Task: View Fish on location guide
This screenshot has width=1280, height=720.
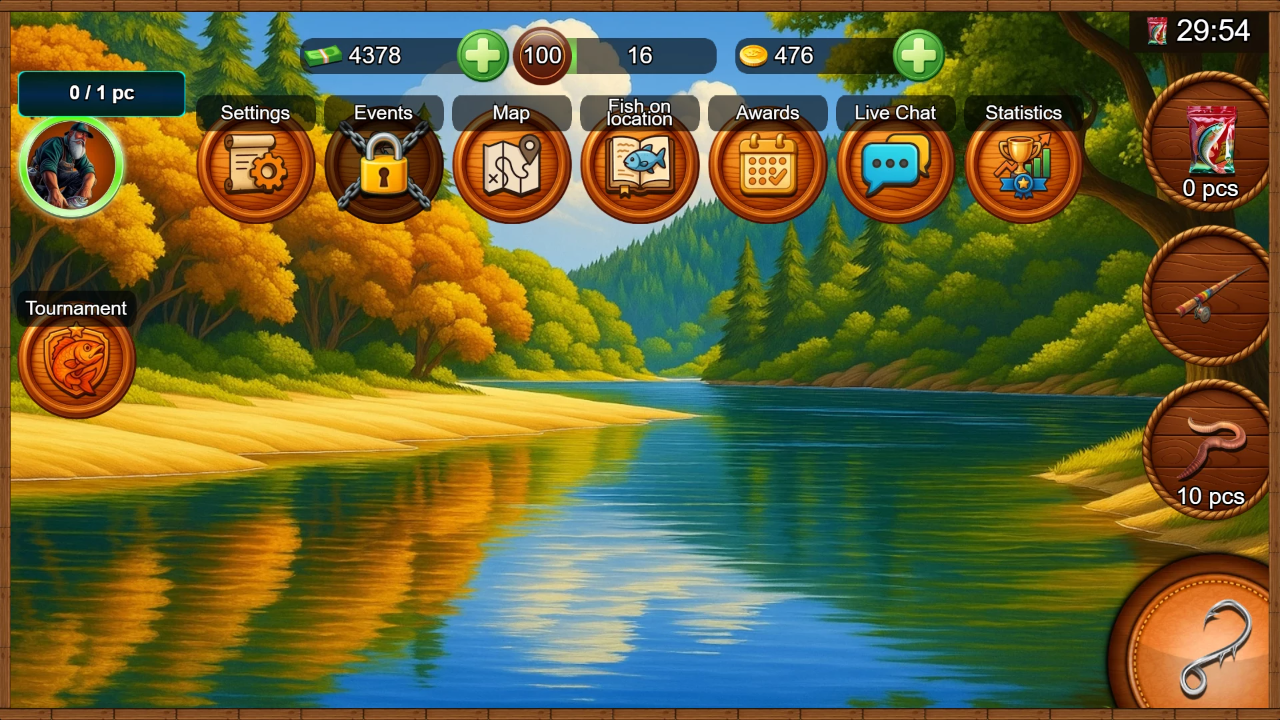Action: pyautogui.click(x=640, y=166)
